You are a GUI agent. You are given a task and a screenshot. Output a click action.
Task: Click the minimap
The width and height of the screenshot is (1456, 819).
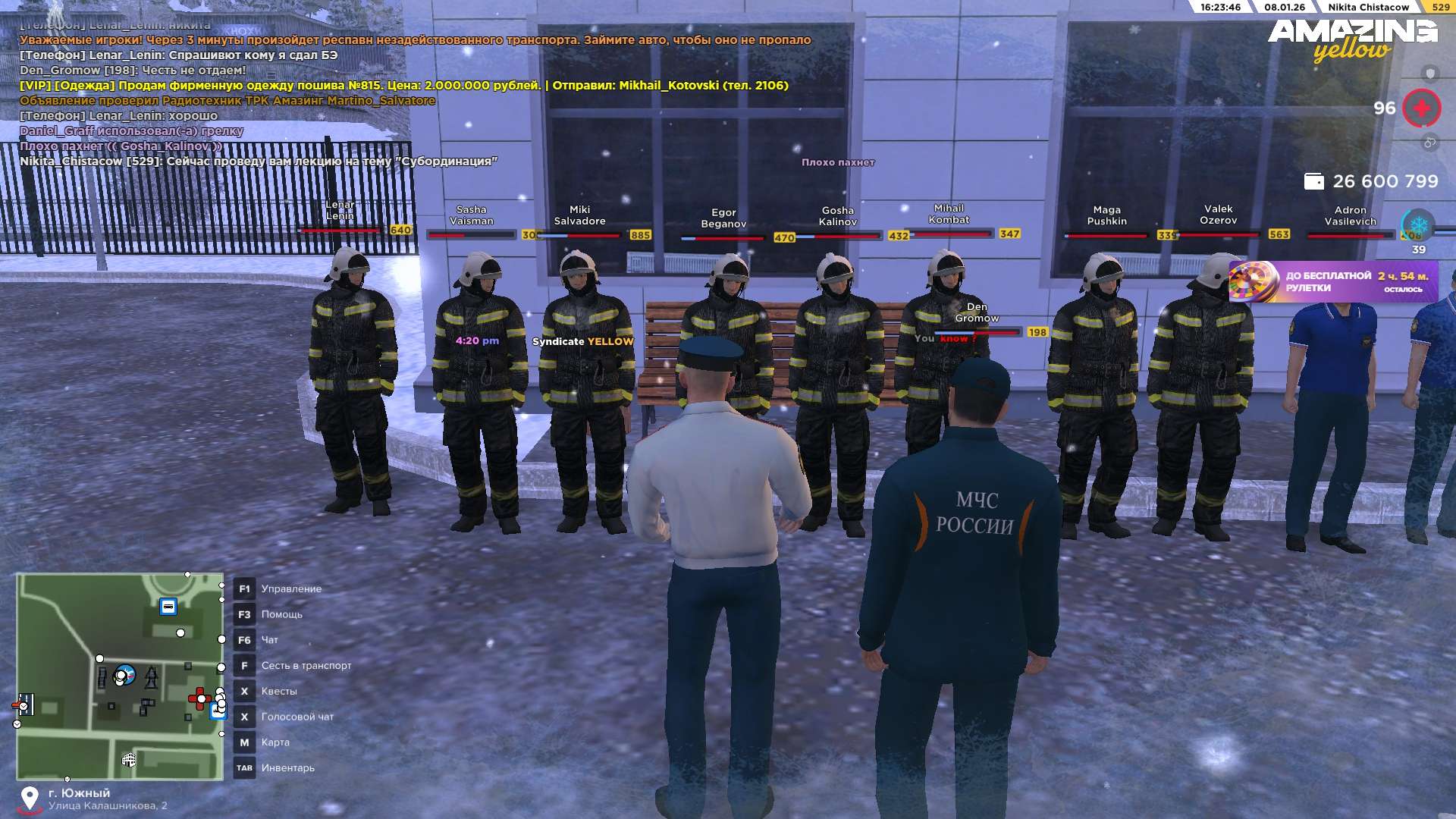click(x=120, y=676)
